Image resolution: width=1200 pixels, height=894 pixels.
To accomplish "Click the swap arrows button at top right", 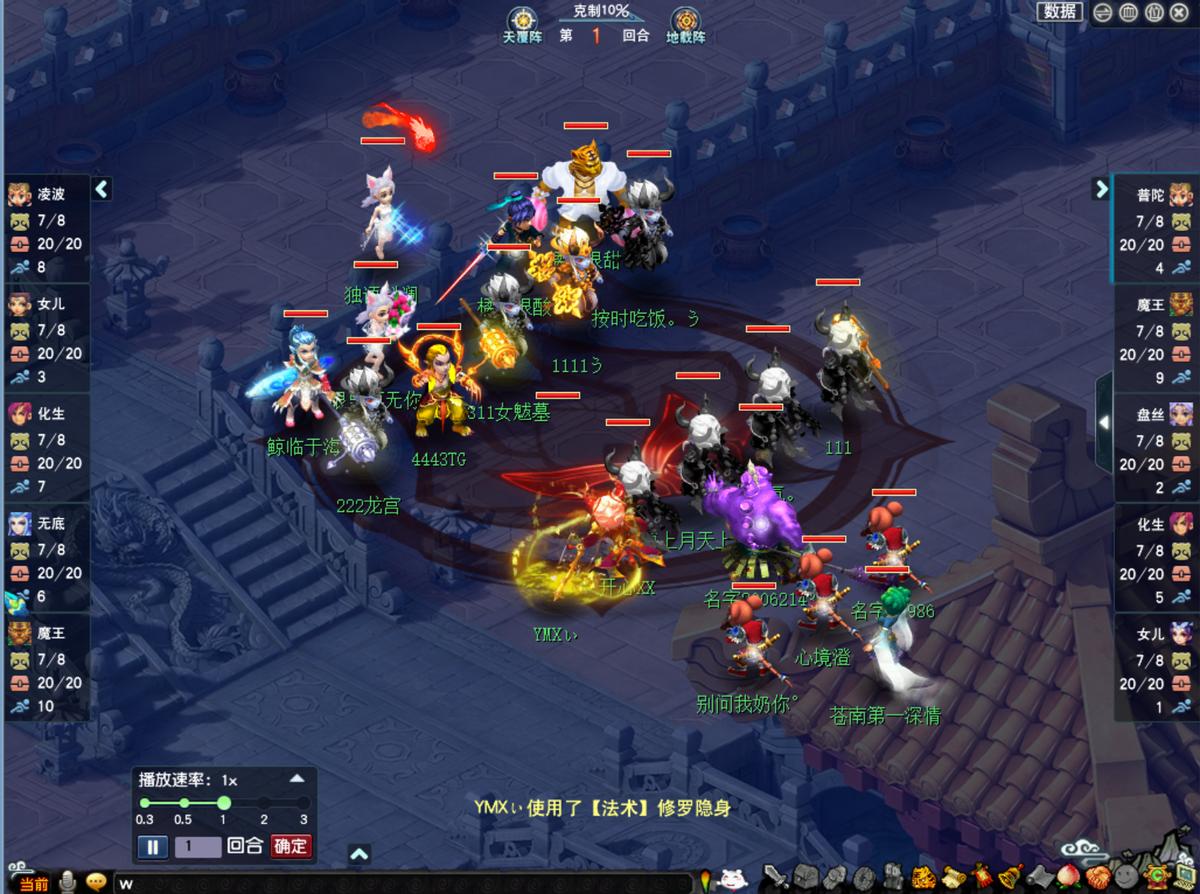I will point(1103,13).
